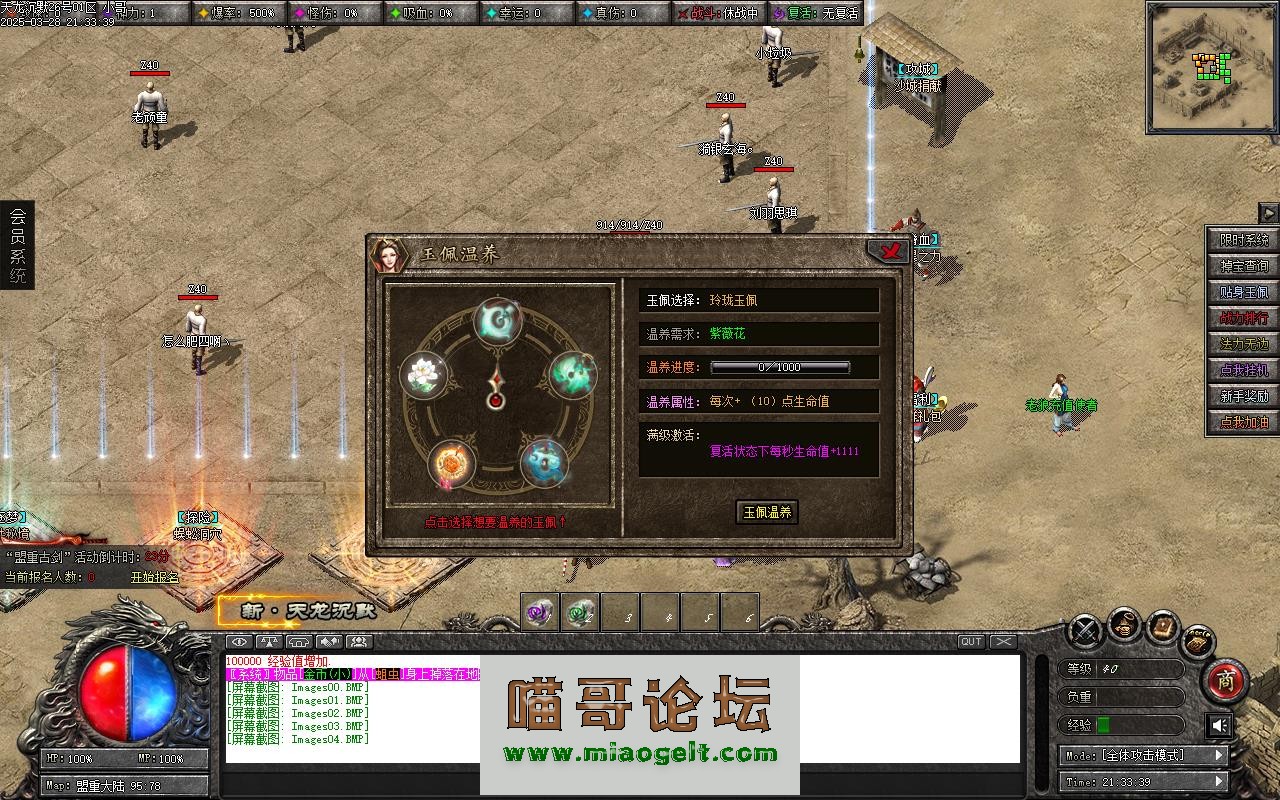Click 开始报名 to sign up
The height and width of the screenshot is (800, 1280).
(155, 577)
